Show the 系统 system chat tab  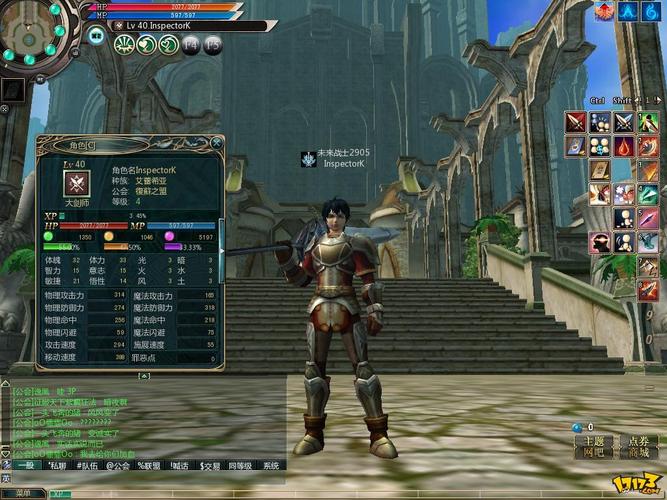pyautogui.click(x=271, y=465)
